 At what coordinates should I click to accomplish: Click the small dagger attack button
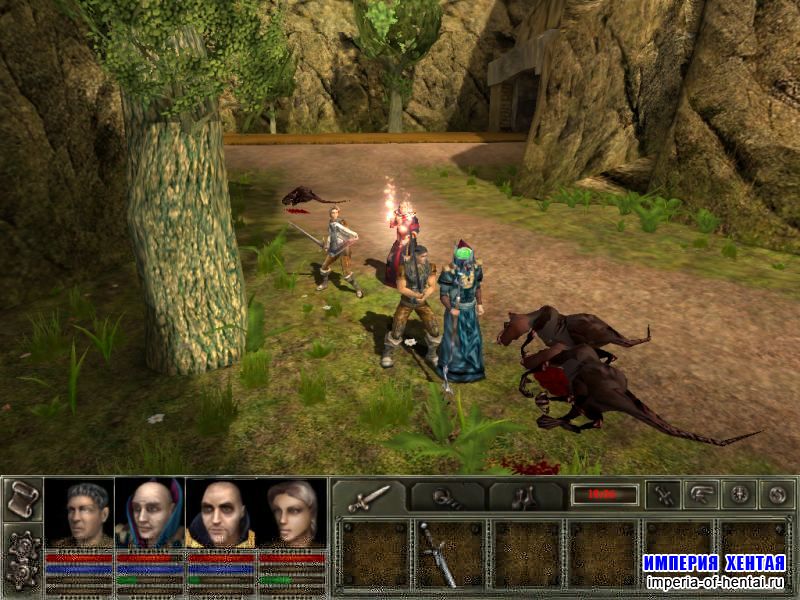[663, 494]
